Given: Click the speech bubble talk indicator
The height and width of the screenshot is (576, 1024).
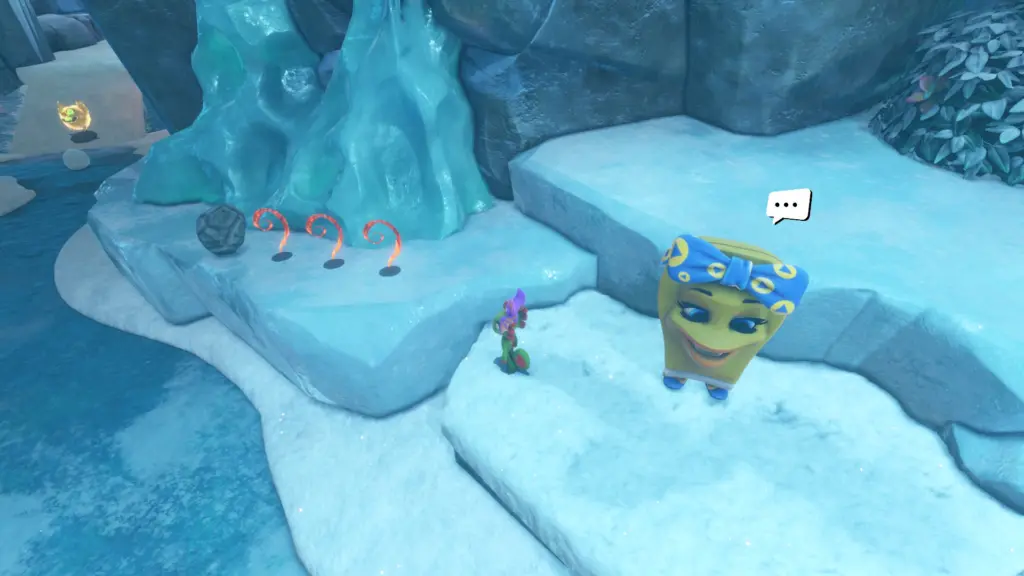Looking at the screenshot, I should (788, 206).
